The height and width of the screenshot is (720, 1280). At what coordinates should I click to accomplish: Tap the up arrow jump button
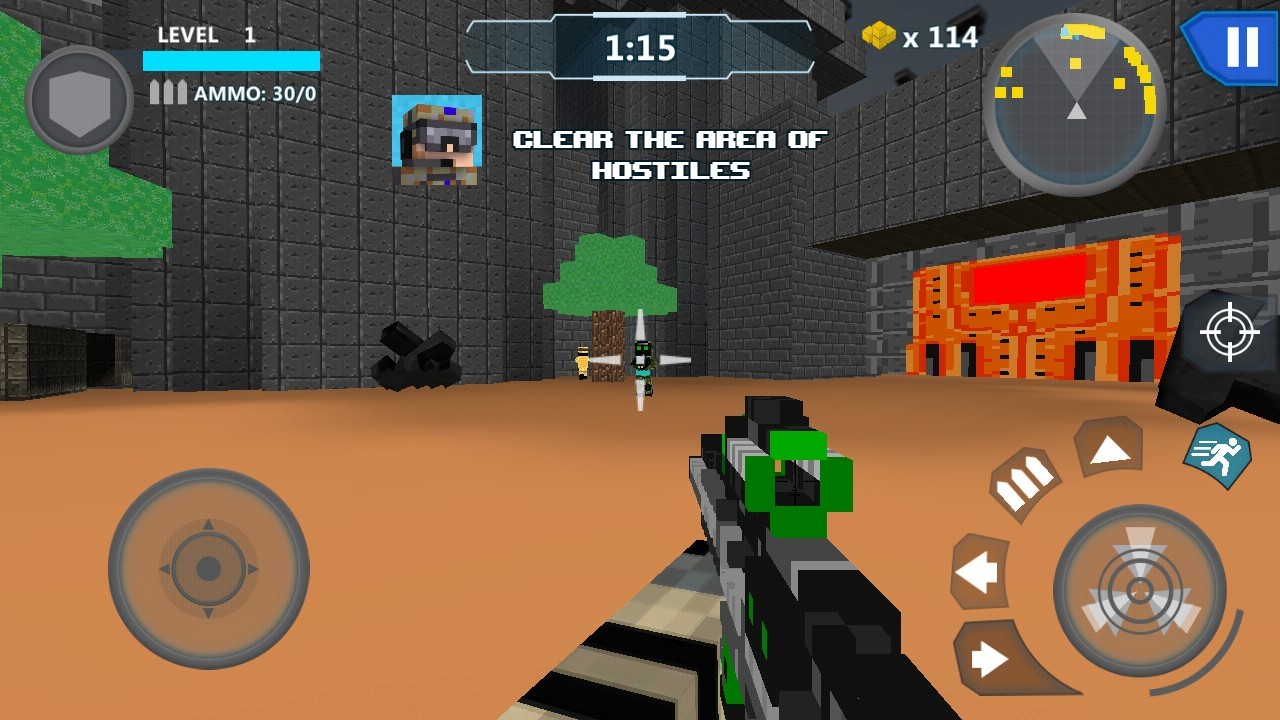coord(1109,449)
